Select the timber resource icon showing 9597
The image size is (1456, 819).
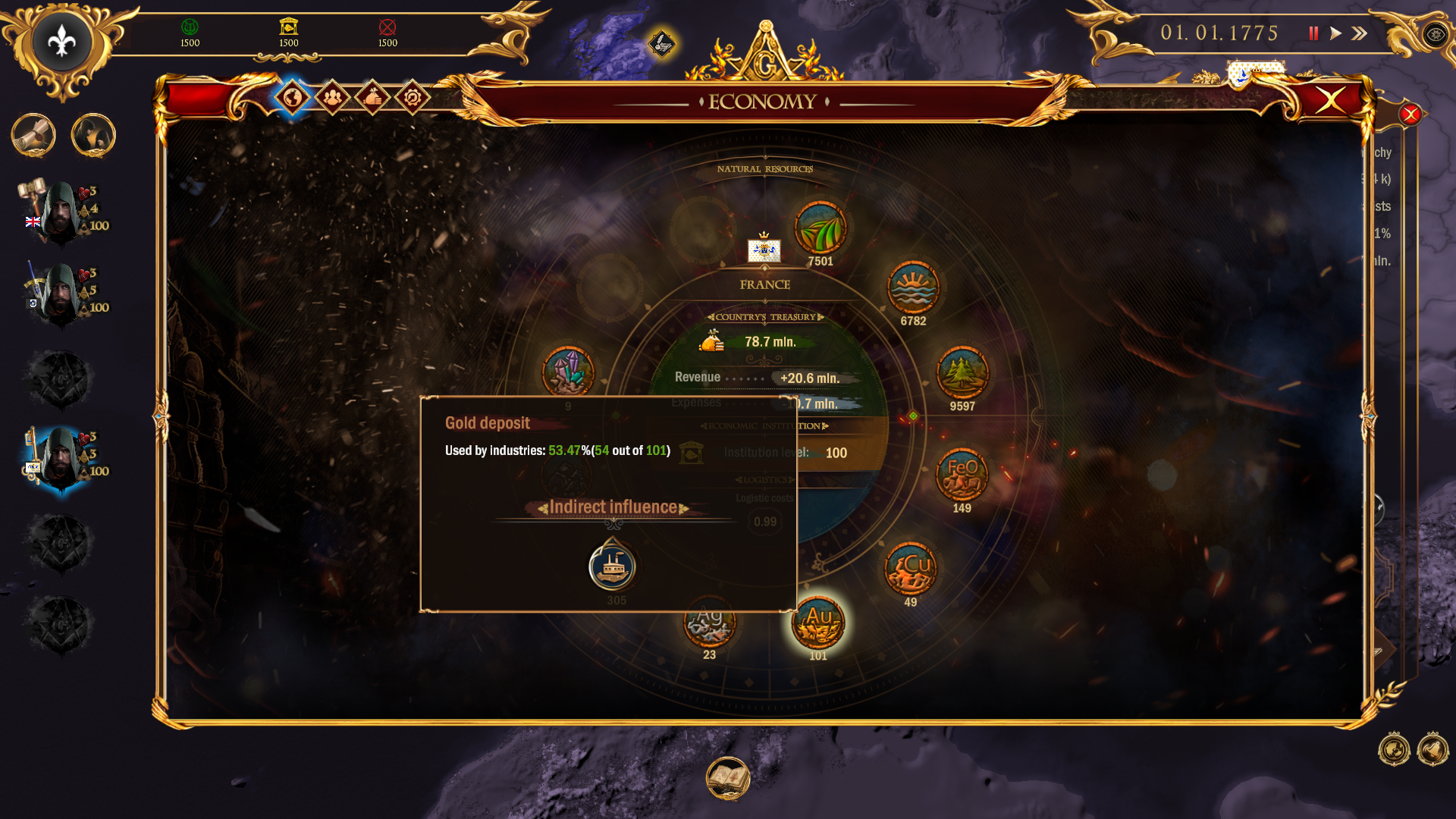[963, 373]
